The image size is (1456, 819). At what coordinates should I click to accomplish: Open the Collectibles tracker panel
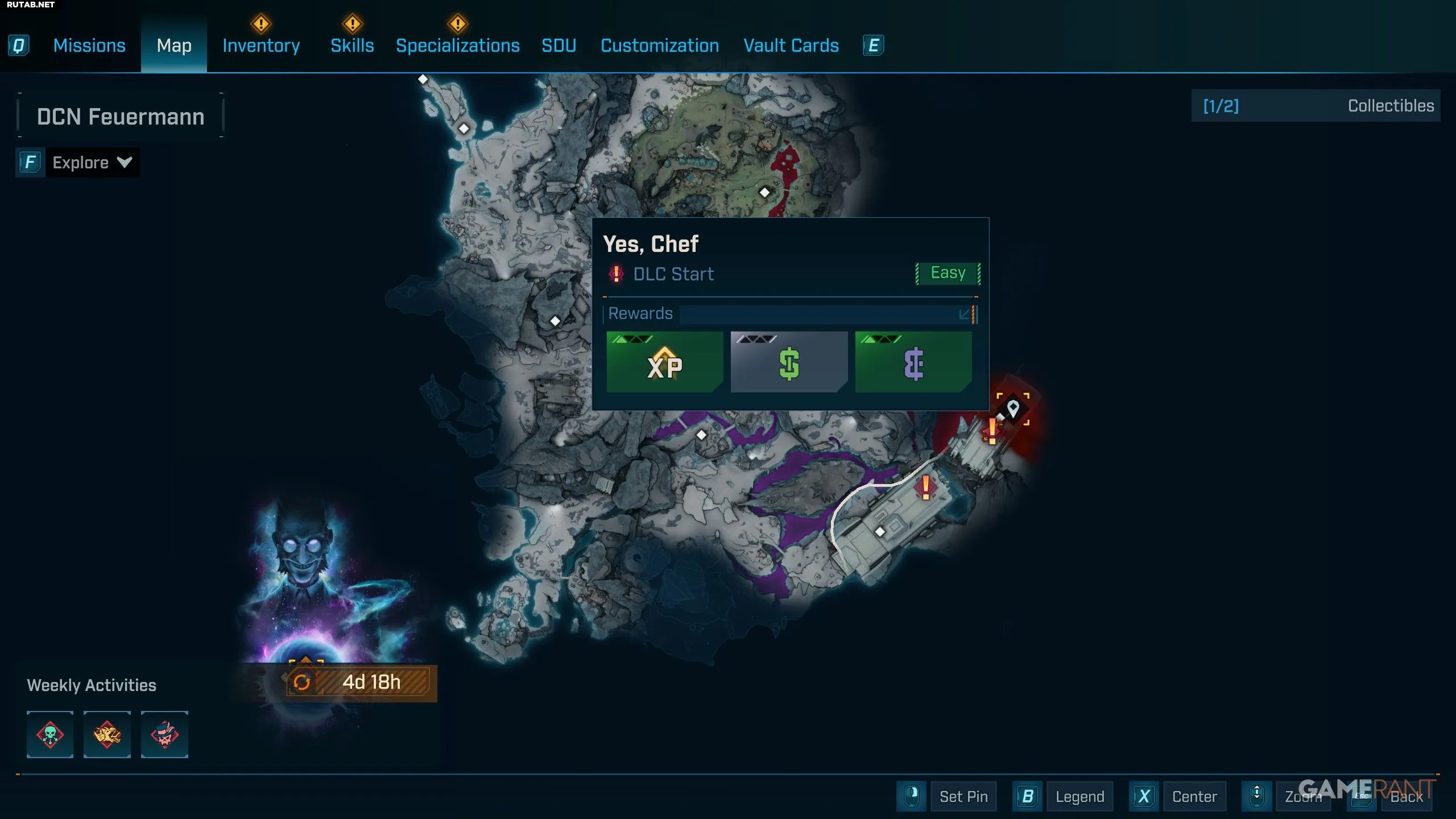tap(1316, 106)
